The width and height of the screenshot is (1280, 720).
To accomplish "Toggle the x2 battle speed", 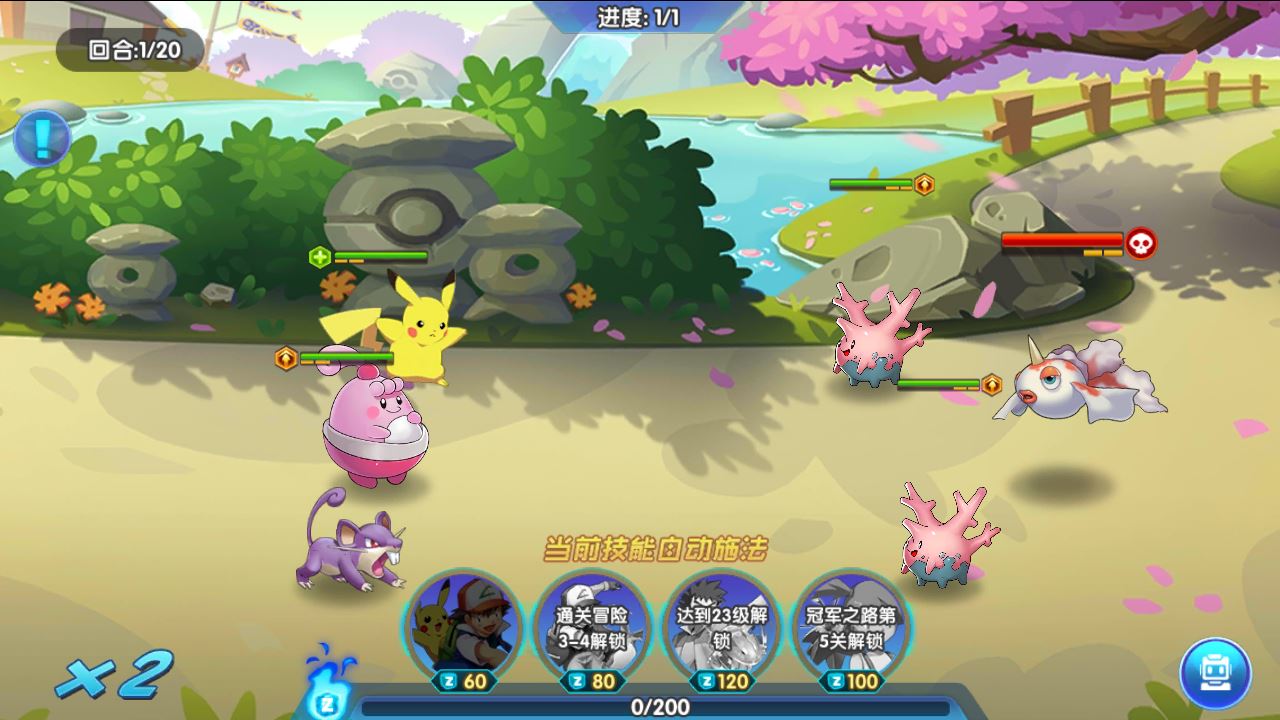I will 114,677.
